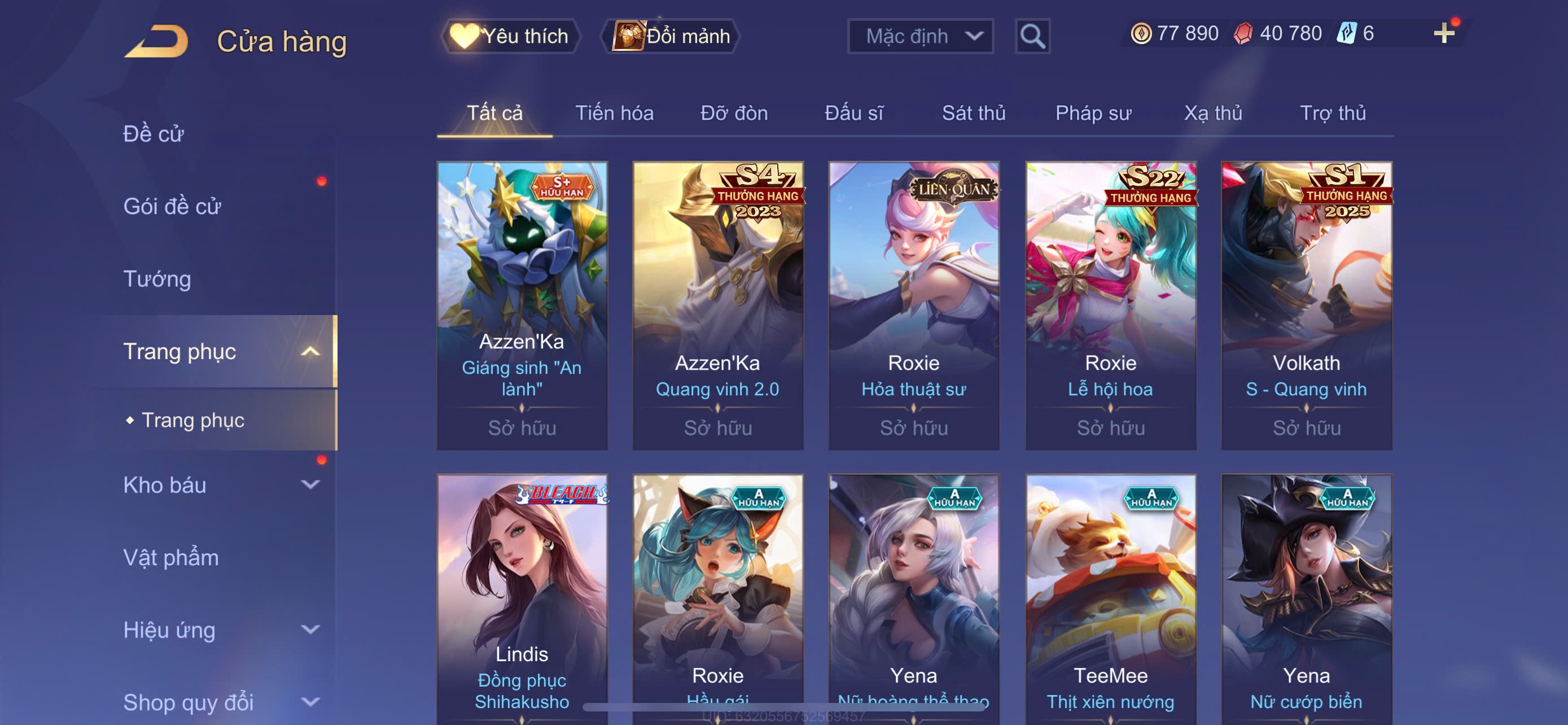Image resolution: width=1568 pixels, height=725 pixels.
Task: Open the Mặc định sort dropdown
Action: pyautogui.click(x=919, y=36)
